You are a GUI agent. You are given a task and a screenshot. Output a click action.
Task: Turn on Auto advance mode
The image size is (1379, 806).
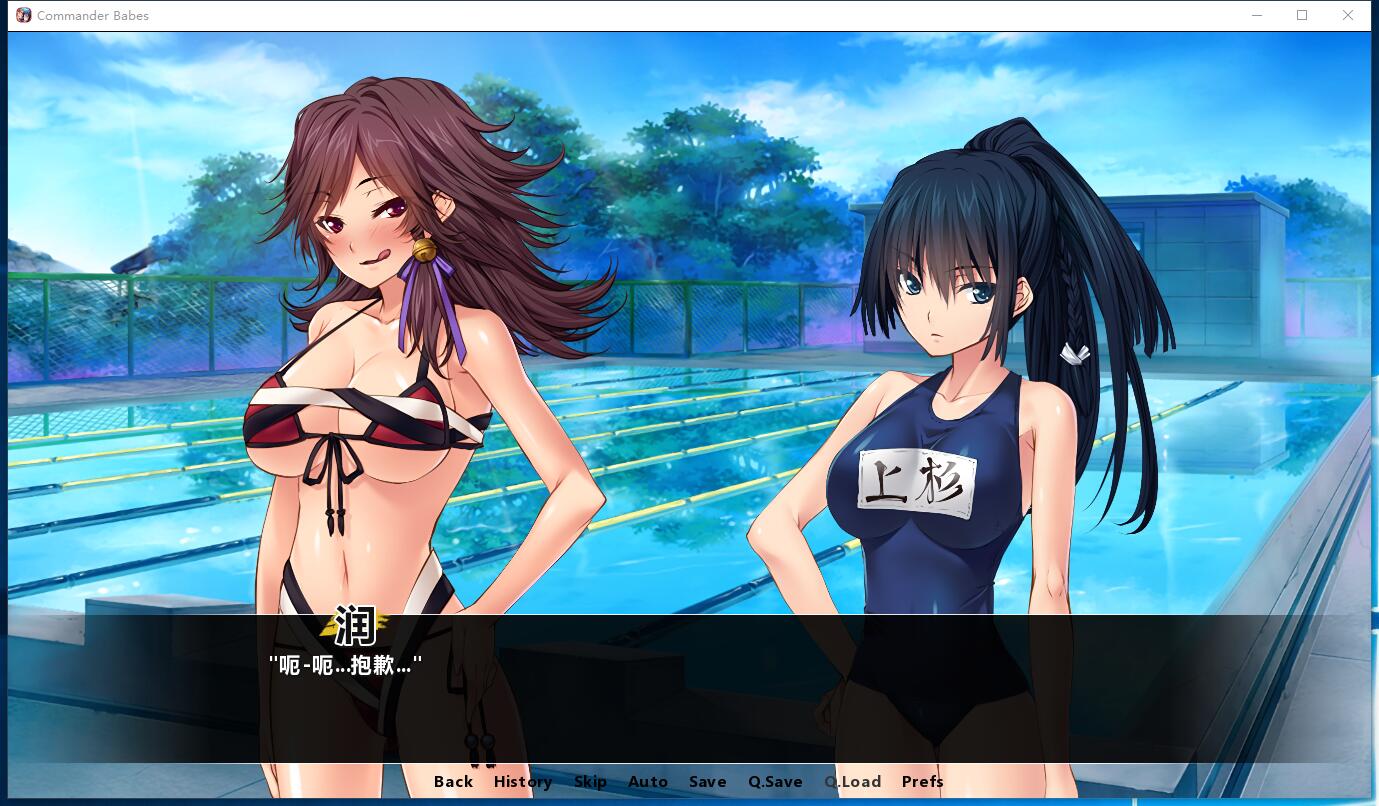[x=647, y=782]
